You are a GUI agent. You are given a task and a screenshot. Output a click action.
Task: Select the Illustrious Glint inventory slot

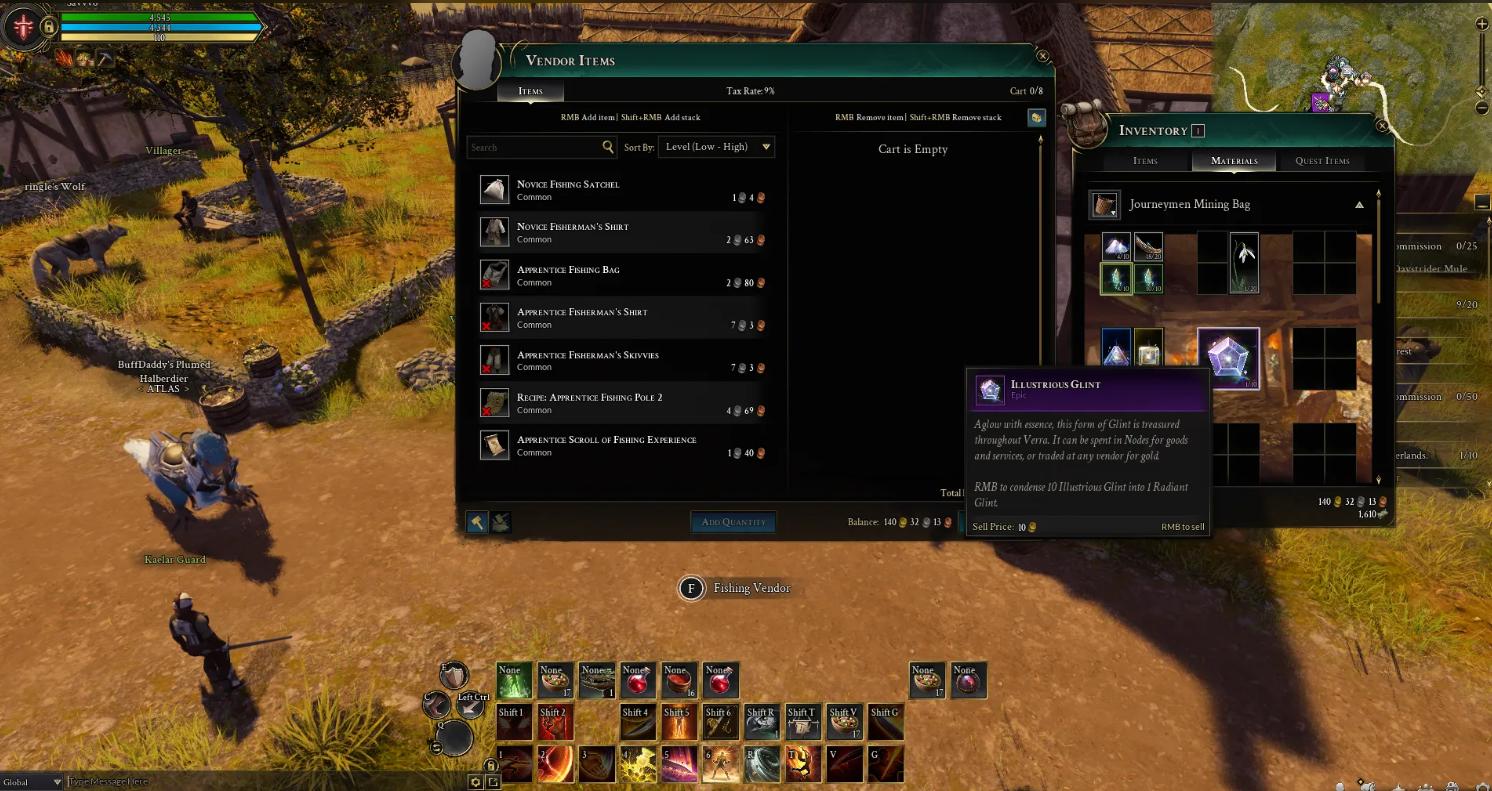1228,358
